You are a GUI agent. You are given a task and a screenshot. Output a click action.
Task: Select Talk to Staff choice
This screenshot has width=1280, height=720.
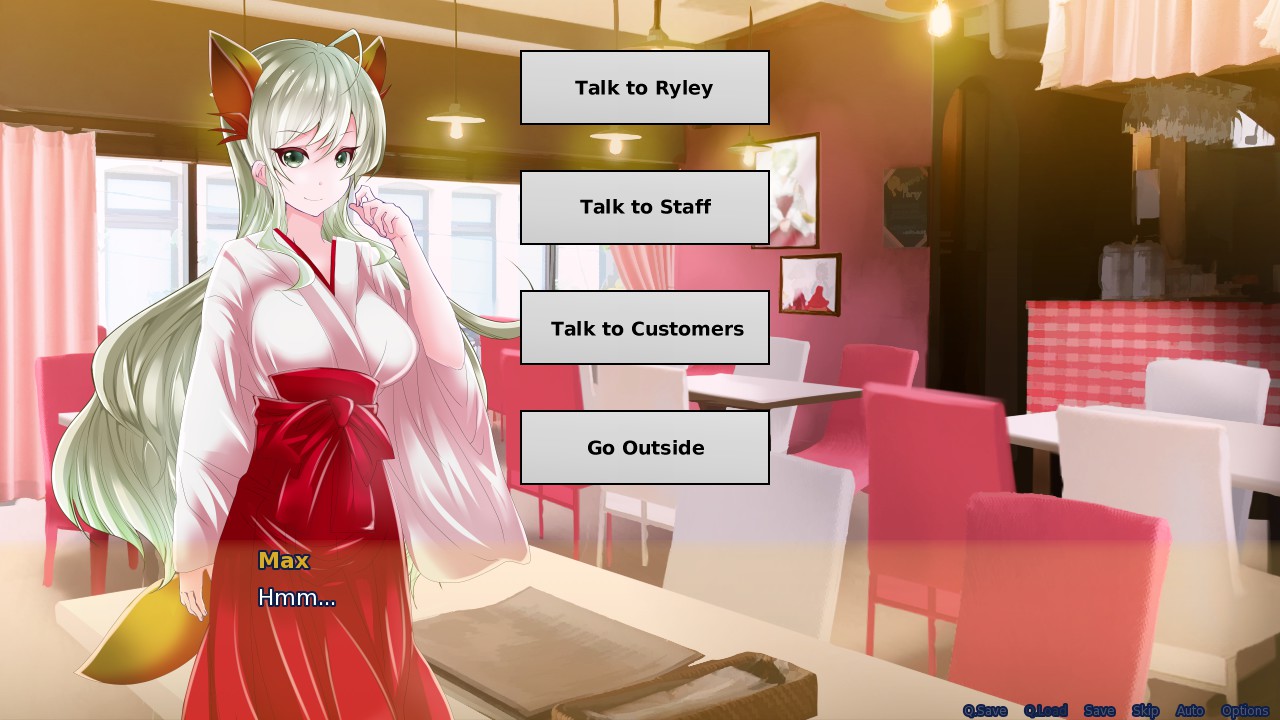(644, 207)
